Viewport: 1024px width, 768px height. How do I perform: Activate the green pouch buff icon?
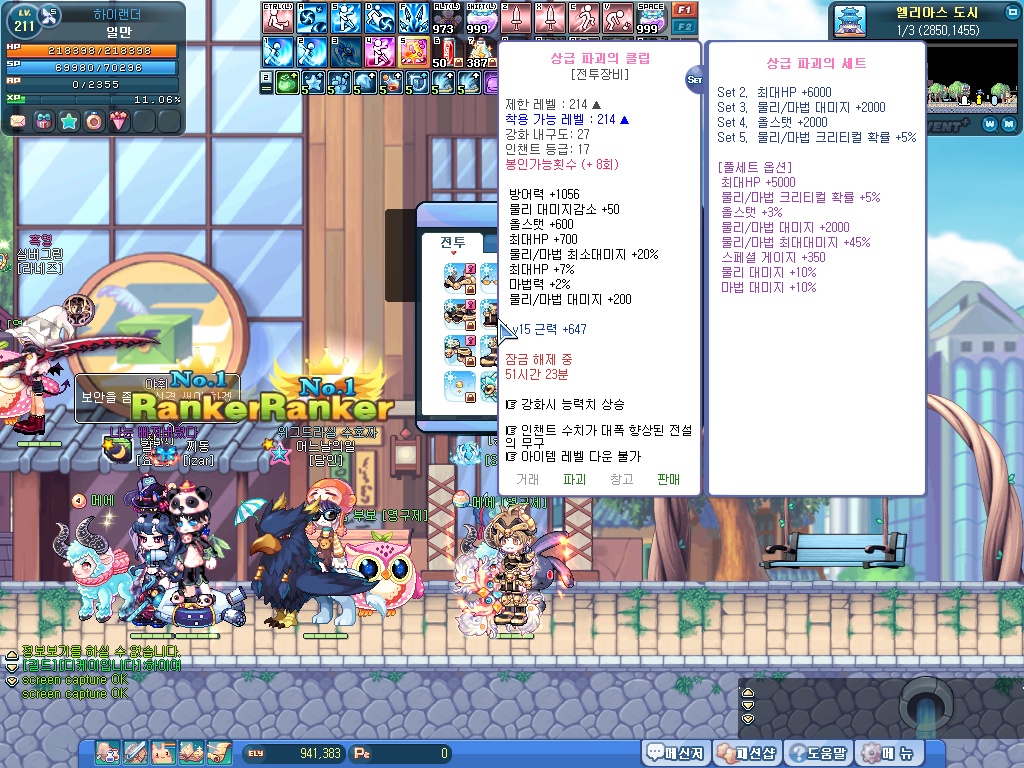coord(287,82)
